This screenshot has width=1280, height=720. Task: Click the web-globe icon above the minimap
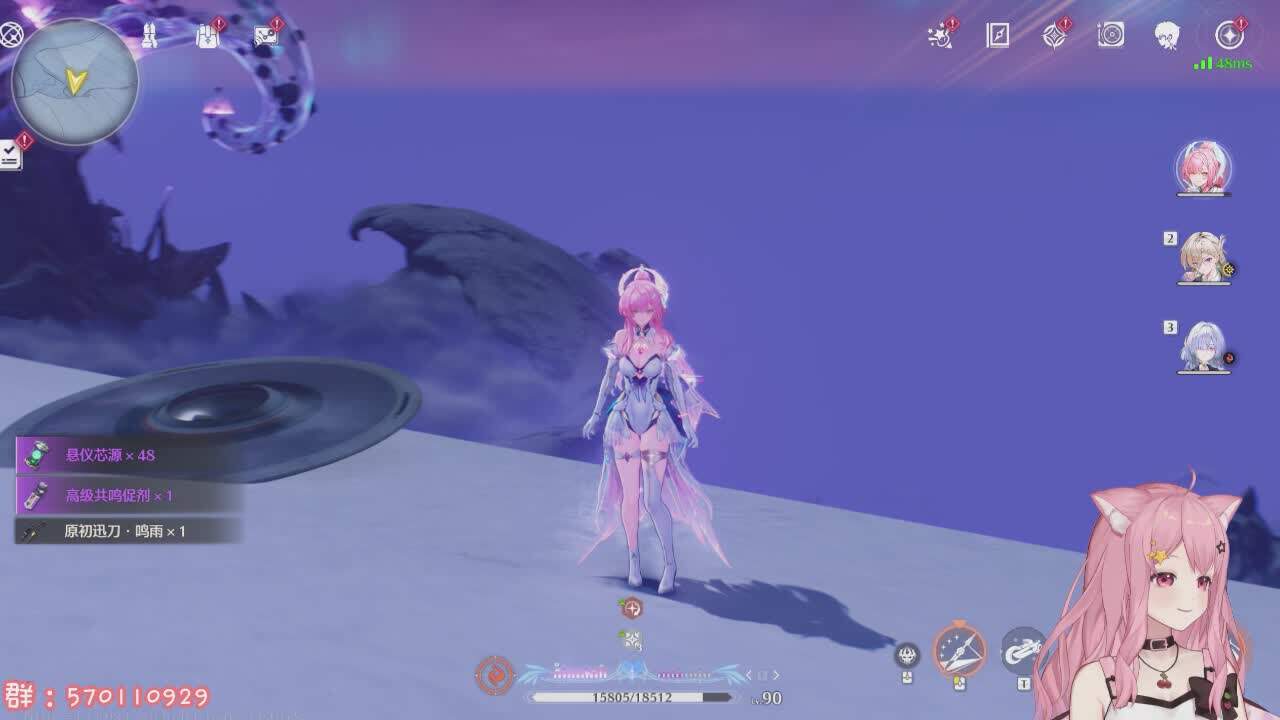coord(11,36)
